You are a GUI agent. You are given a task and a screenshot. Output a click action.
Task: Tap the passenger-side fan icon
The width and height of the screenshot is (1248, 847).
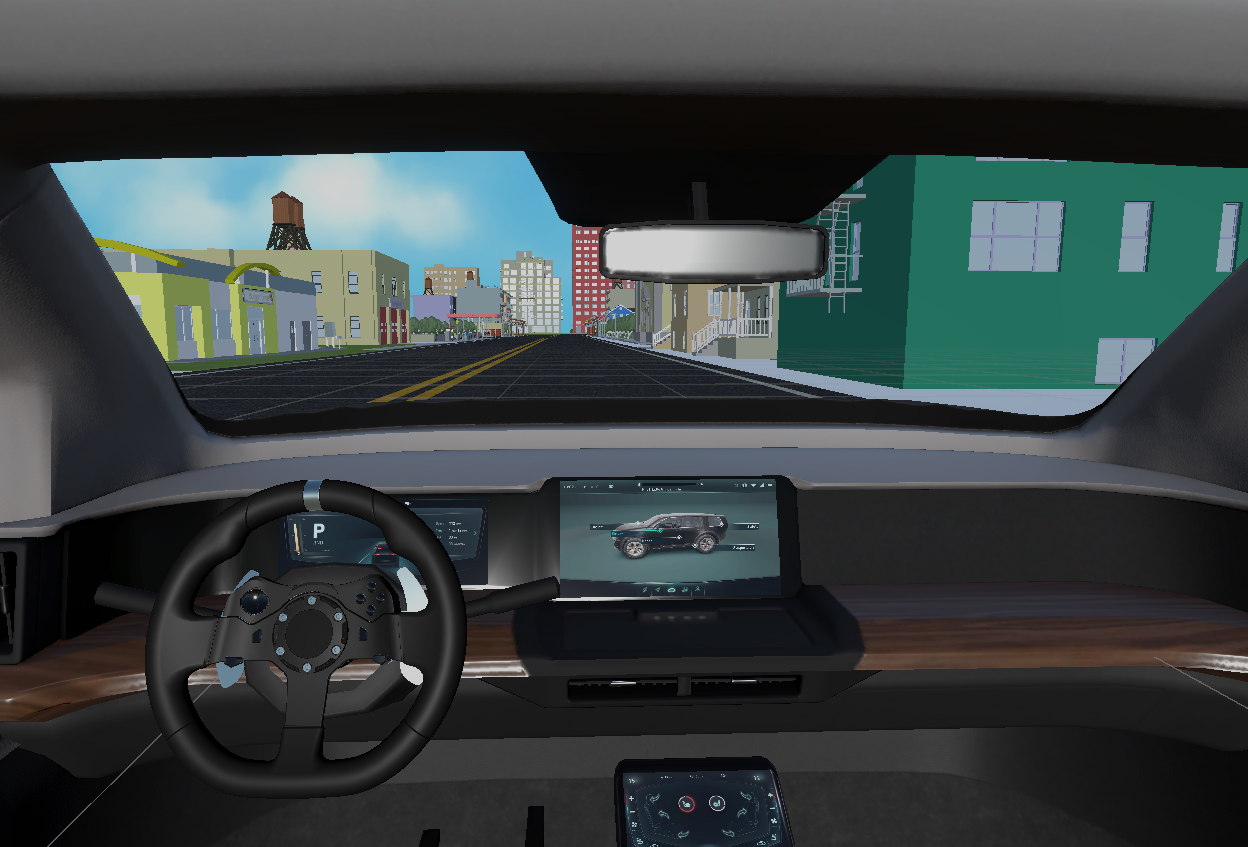(774, 821)
